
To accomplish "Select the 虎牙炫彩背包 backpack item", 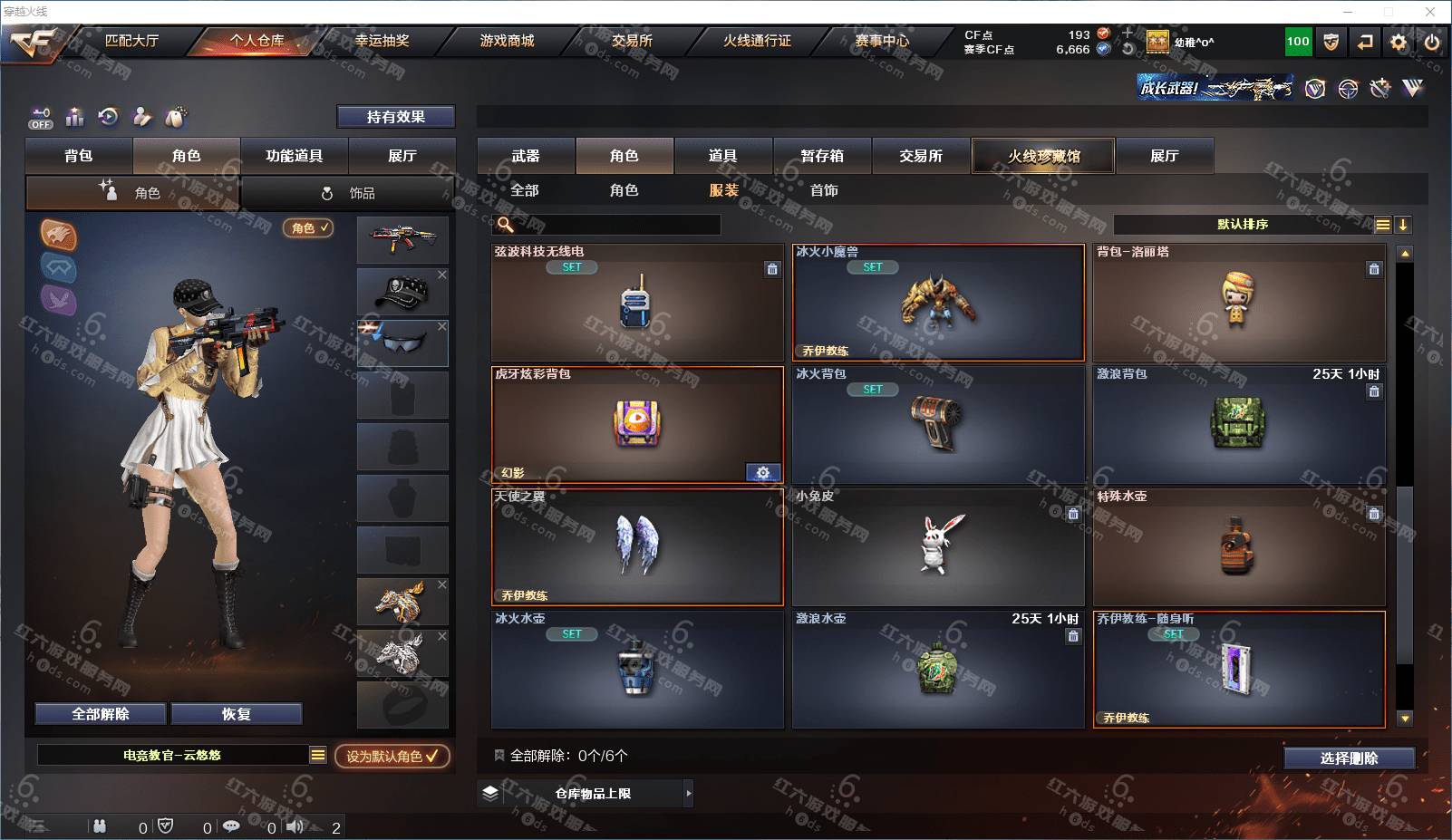I will [x=637, y=424].
